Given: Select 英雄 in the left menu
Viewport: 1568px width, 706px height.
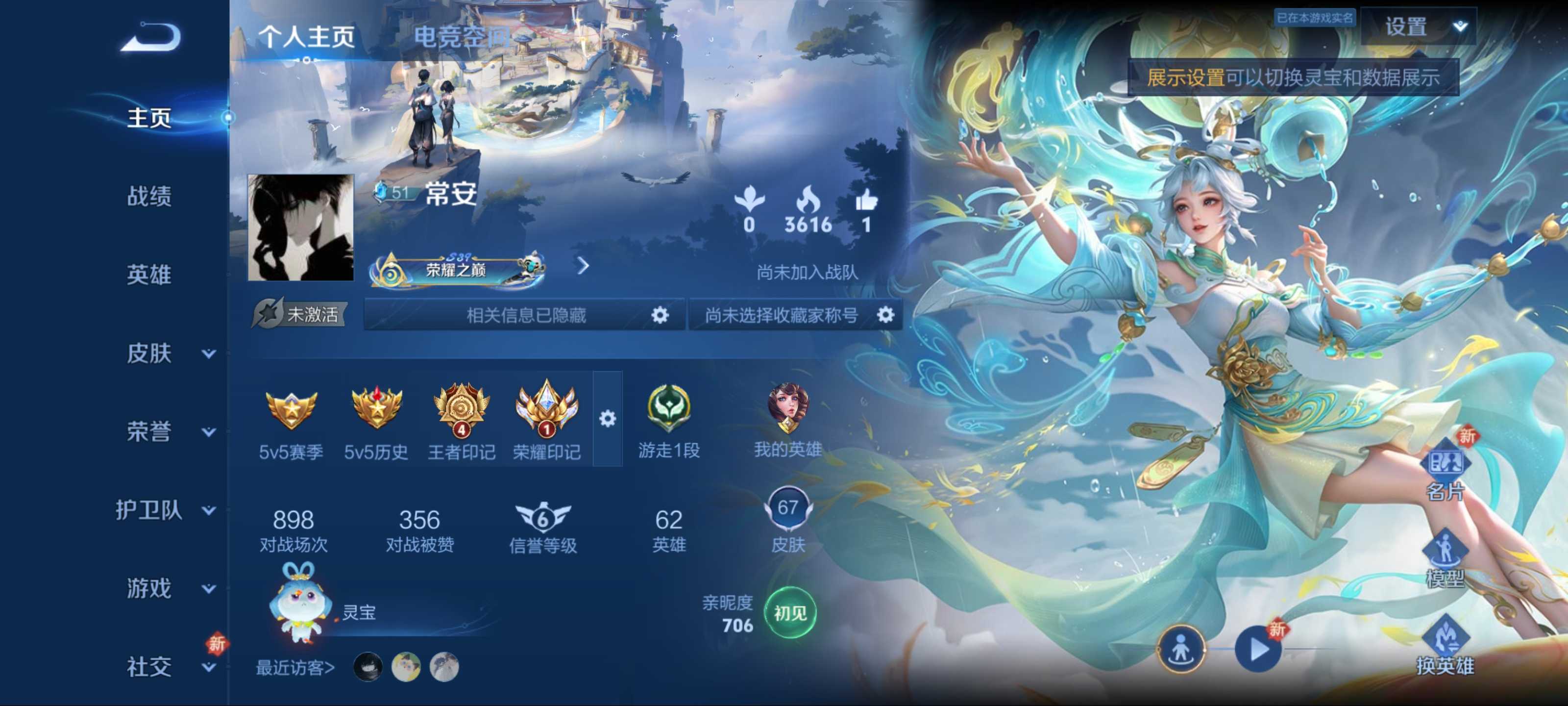Looking at the screenshot, I should click(149, 275).
